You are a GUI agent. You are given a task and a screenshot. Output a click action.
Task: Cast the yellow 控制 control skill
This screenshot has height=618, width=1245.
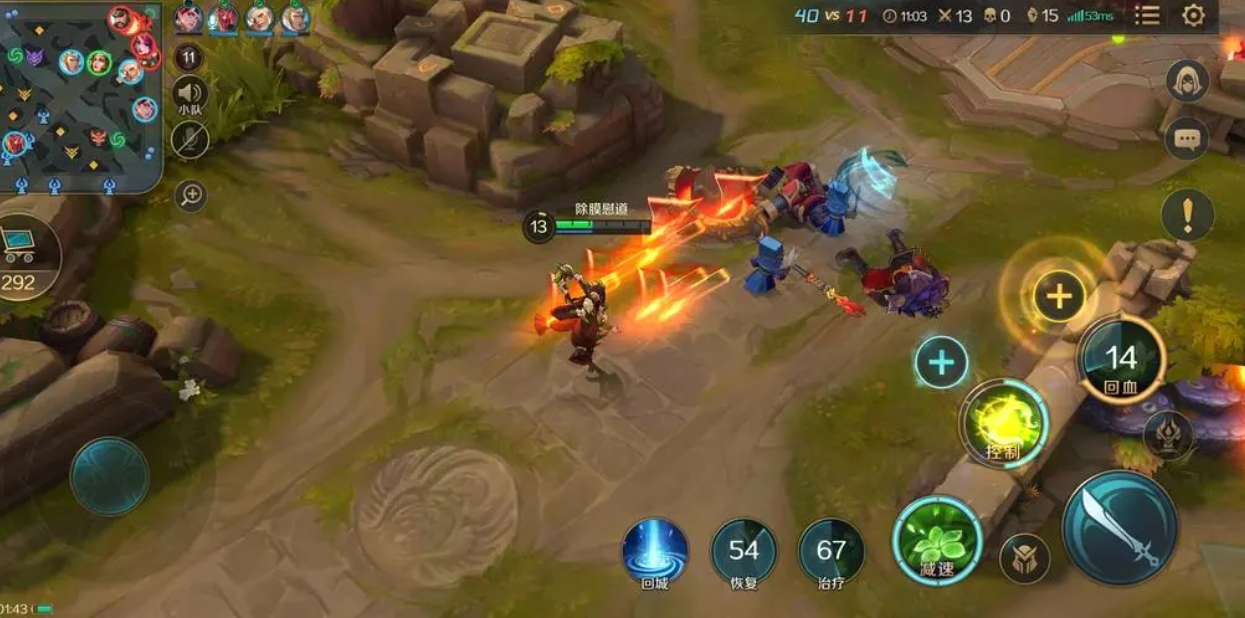coord(1004,424)
